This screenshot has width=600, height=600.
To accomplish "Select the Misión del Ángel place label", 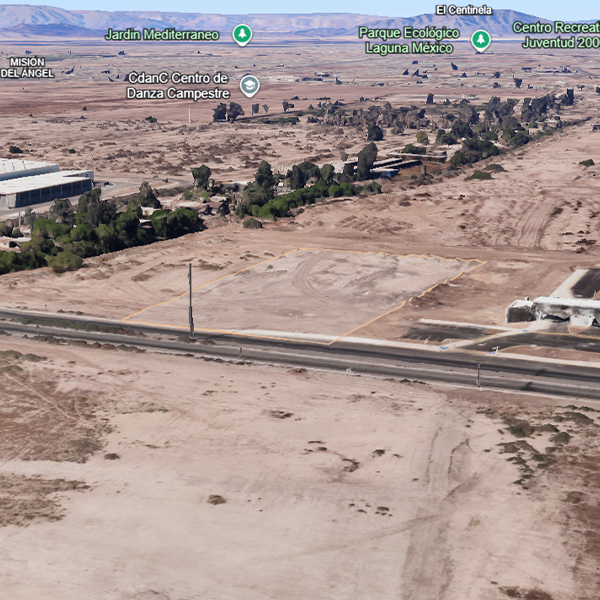I will click(x=27, y=67).
